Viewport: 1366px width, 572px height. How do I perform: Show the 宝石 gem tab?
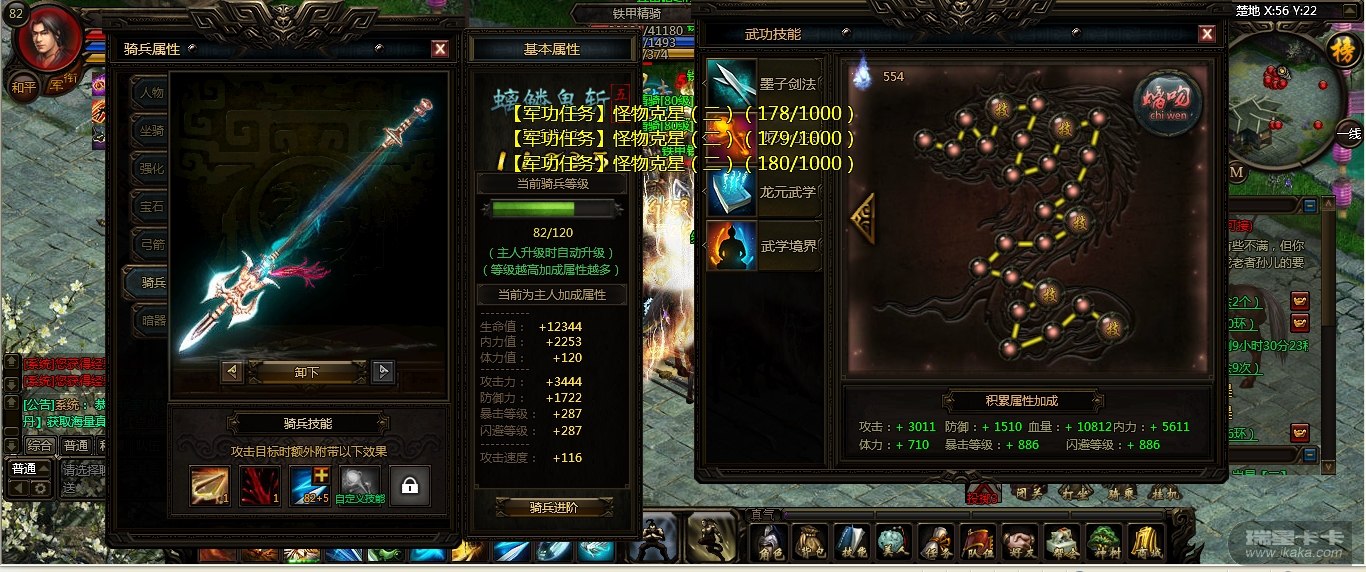pos(150,207)
